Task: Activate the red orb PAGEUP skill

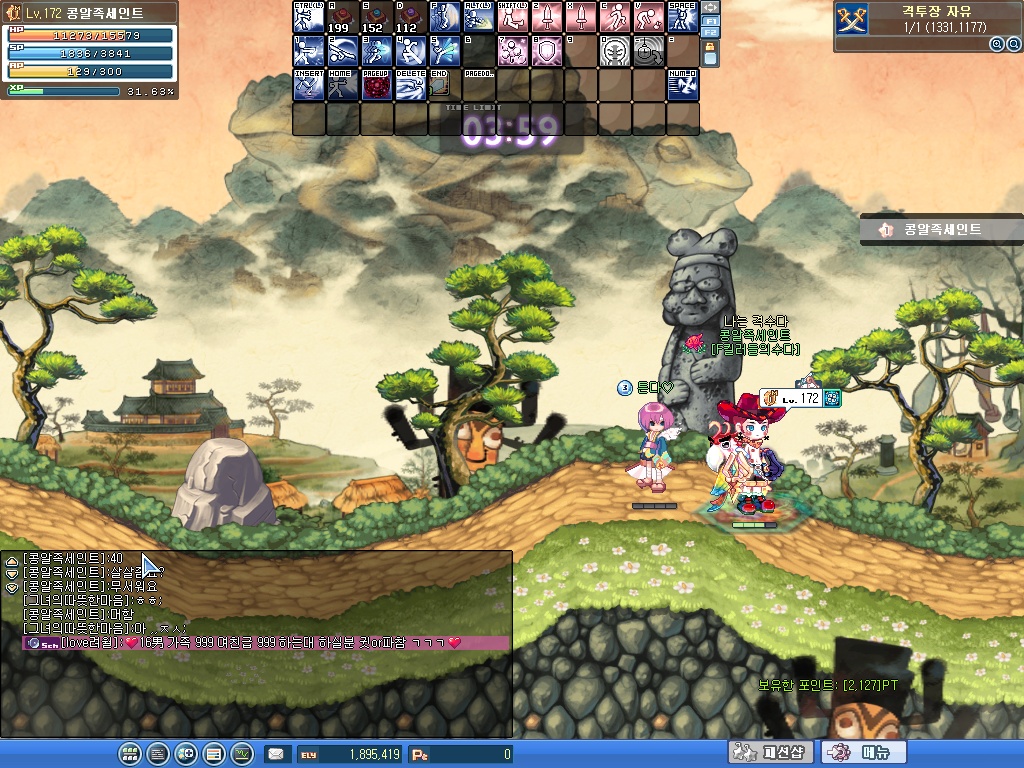Action: 377,85
